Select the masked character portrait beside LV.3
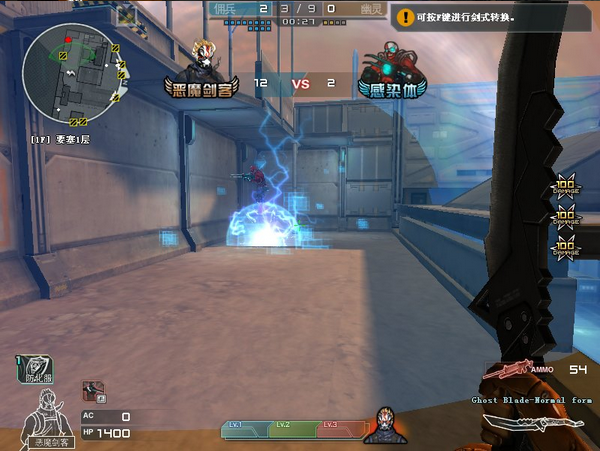Screen dimensions: 600x451 (384, 426)
